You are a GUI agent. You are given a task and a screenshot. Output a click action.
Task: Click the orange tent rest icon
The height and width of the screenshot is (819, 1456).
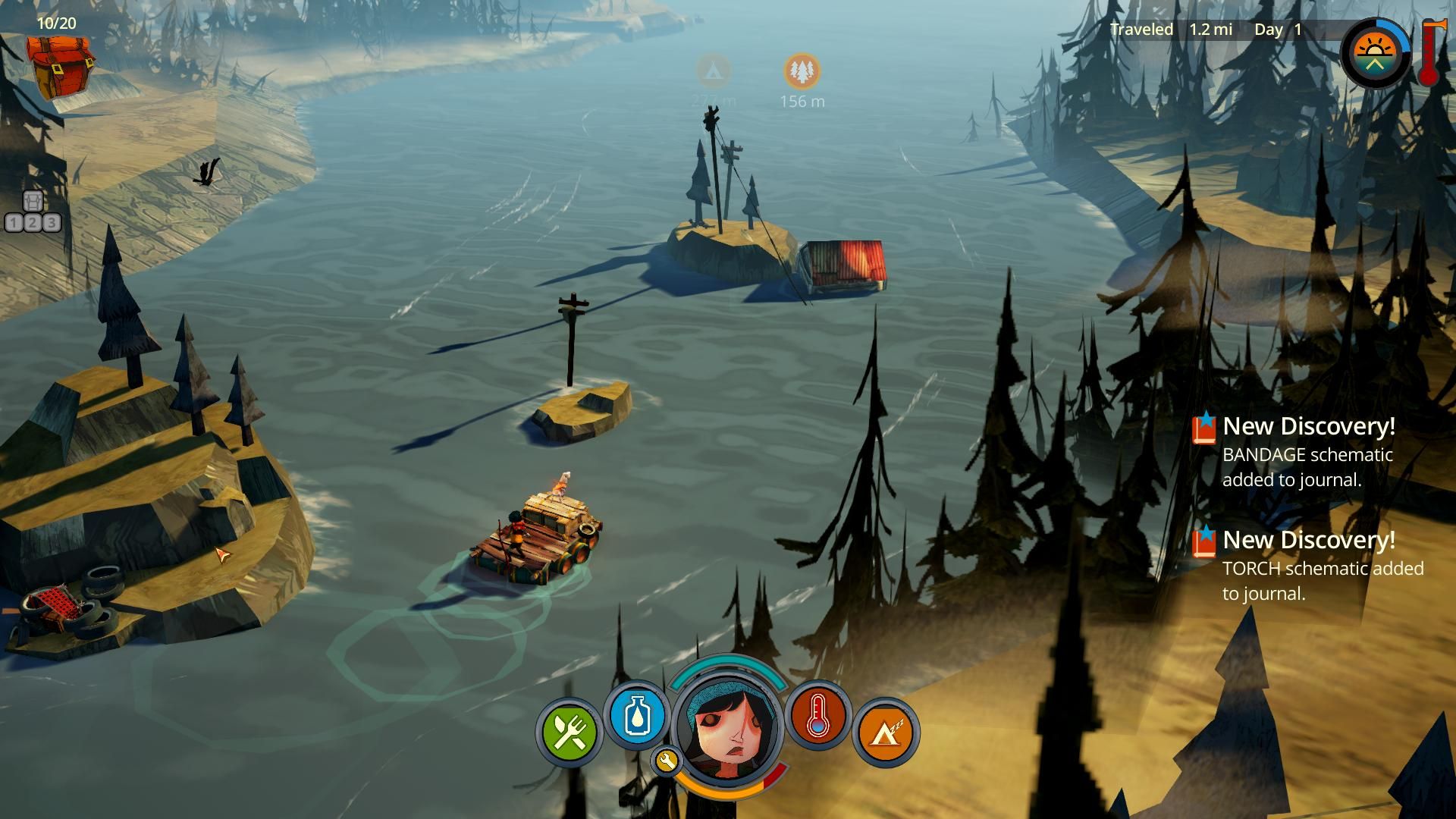[x=885, y=733]
